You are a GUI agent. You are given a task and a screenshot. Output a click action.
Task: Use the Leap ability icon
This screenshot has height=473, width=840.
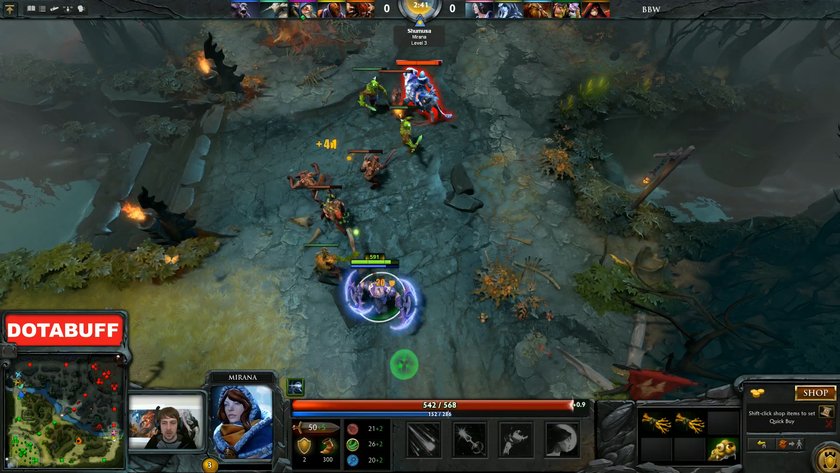click(516, 438)
